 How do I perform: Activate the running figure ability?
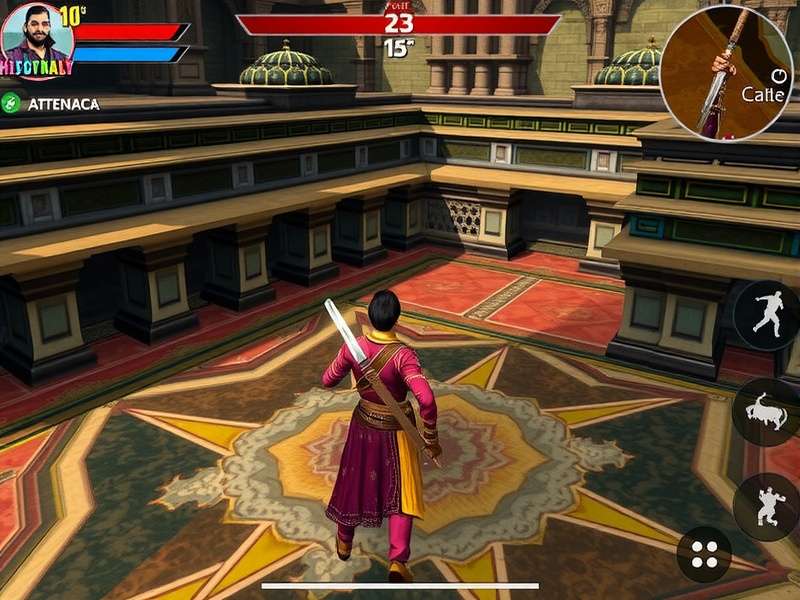(x=765, y=315)
